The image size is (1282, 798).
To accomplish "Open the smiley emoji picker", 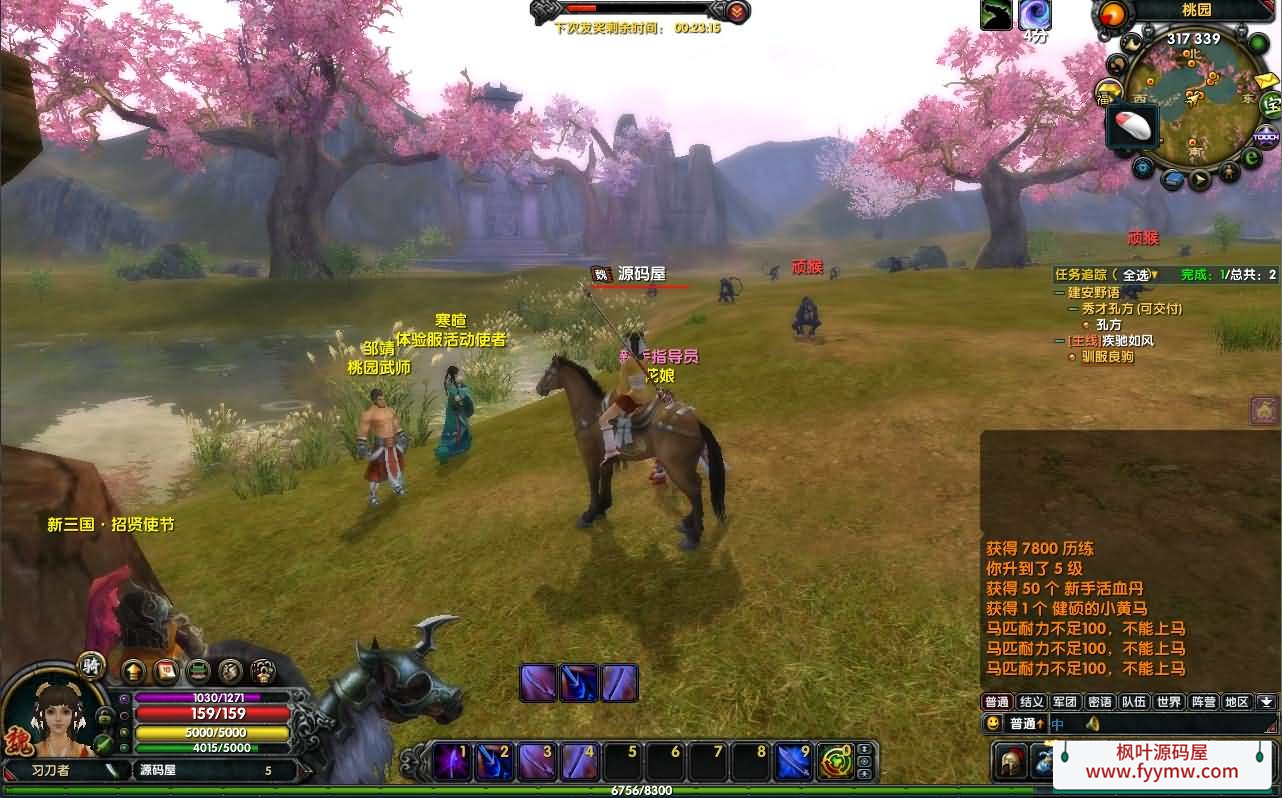I will (993, 723).
